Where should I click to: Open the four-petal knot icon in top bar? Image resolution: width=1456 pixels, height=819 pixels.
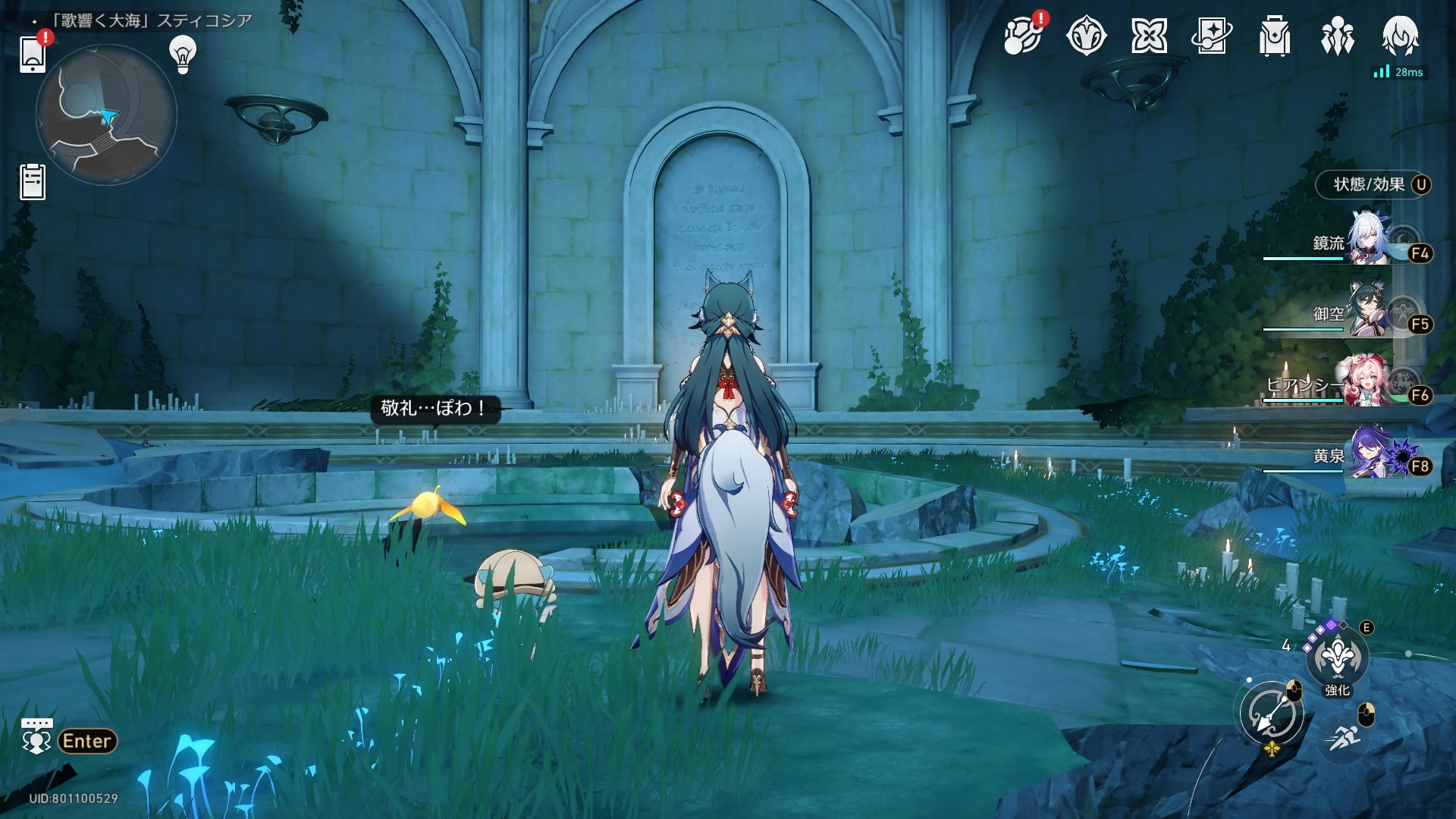(x=1149, y=36)
